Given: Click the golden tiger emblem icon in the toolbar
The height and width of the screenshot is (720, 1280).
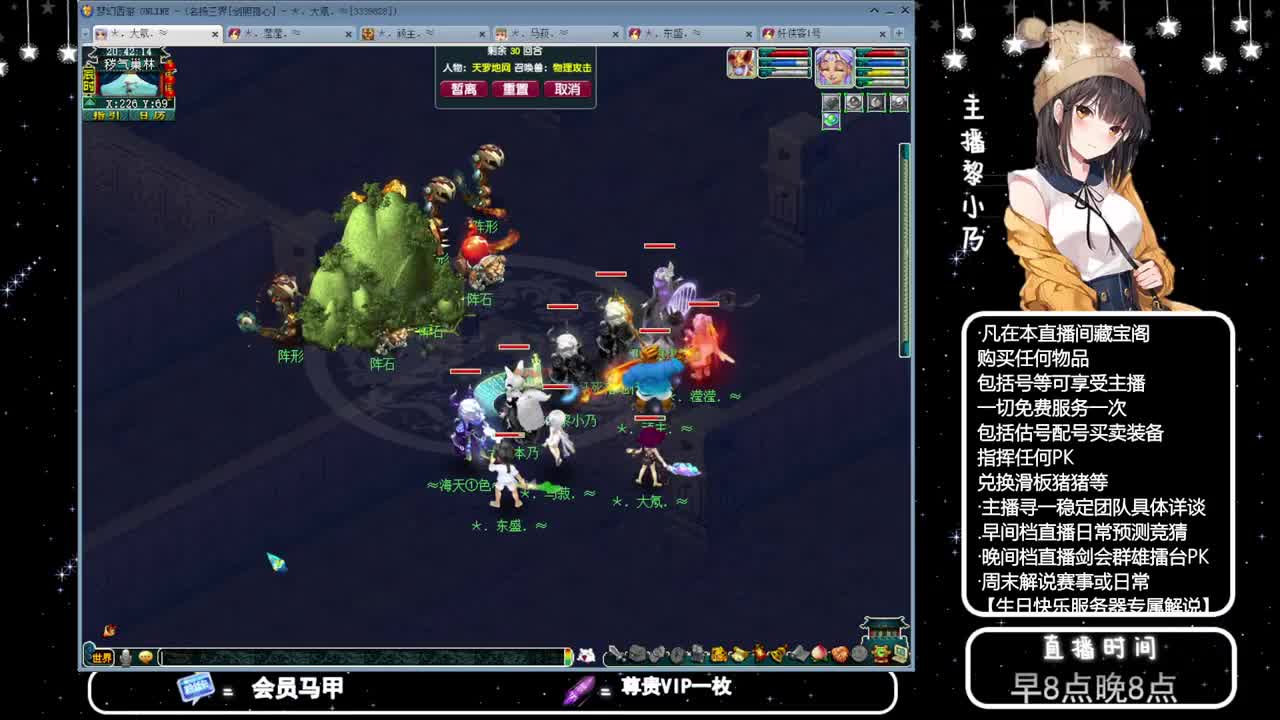Looking at the screenshot, I should pyautogui.click(x=880, y=653).
